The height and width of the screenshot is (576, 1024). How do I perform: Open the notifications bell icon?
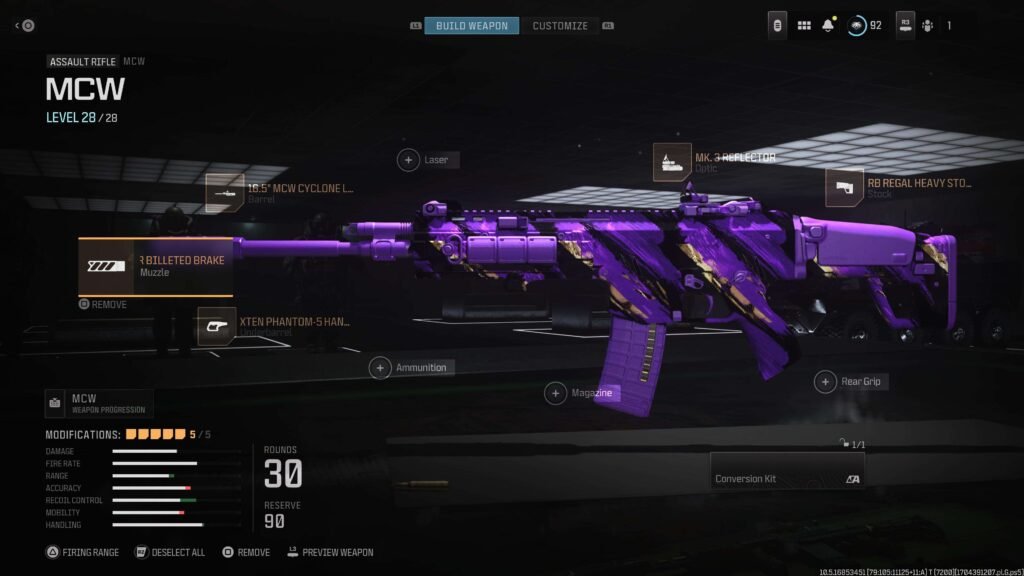(x=829, y=25)
